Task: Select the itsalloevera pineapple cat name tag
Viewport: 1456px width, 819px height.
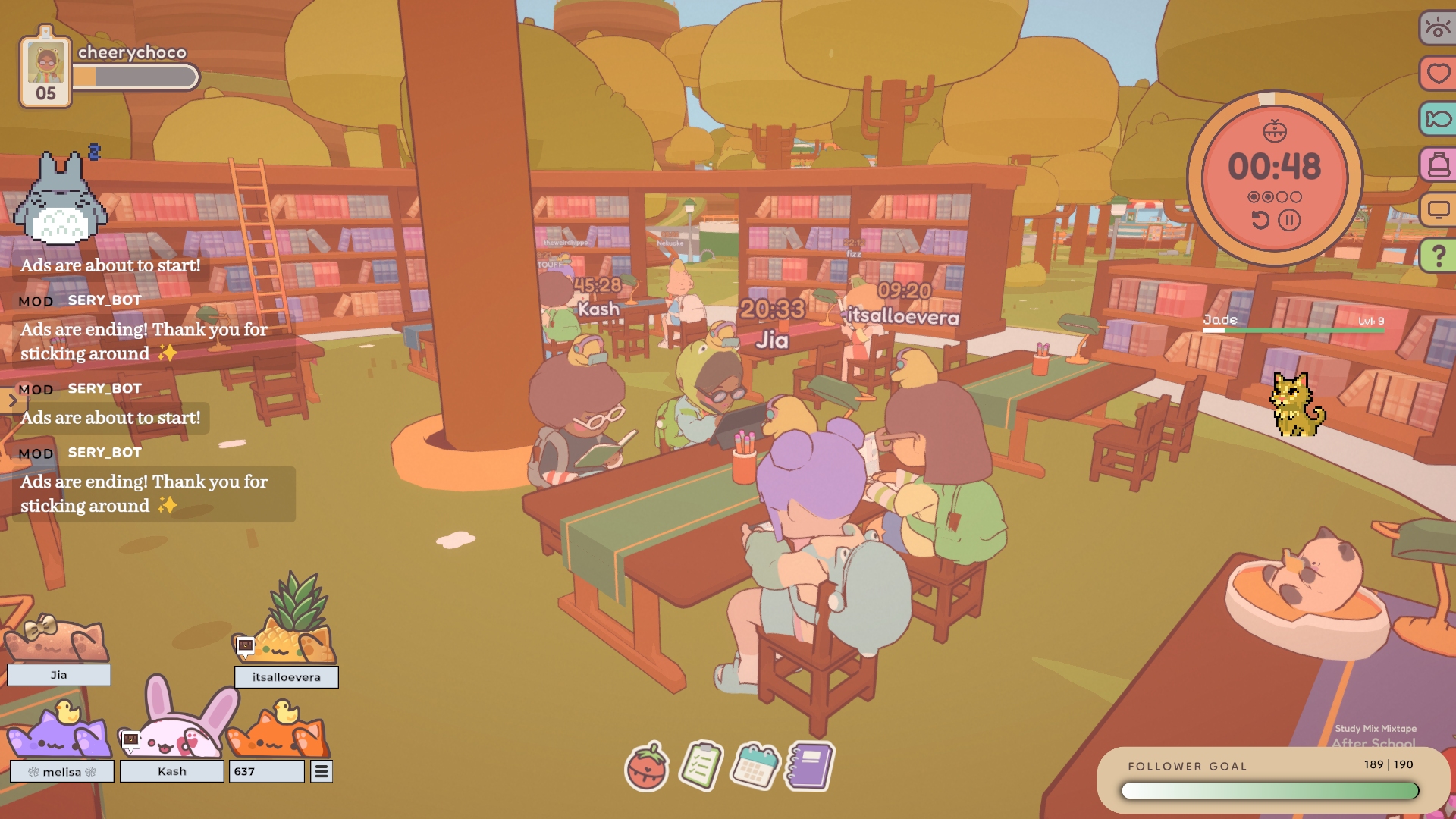Action: 286,677
